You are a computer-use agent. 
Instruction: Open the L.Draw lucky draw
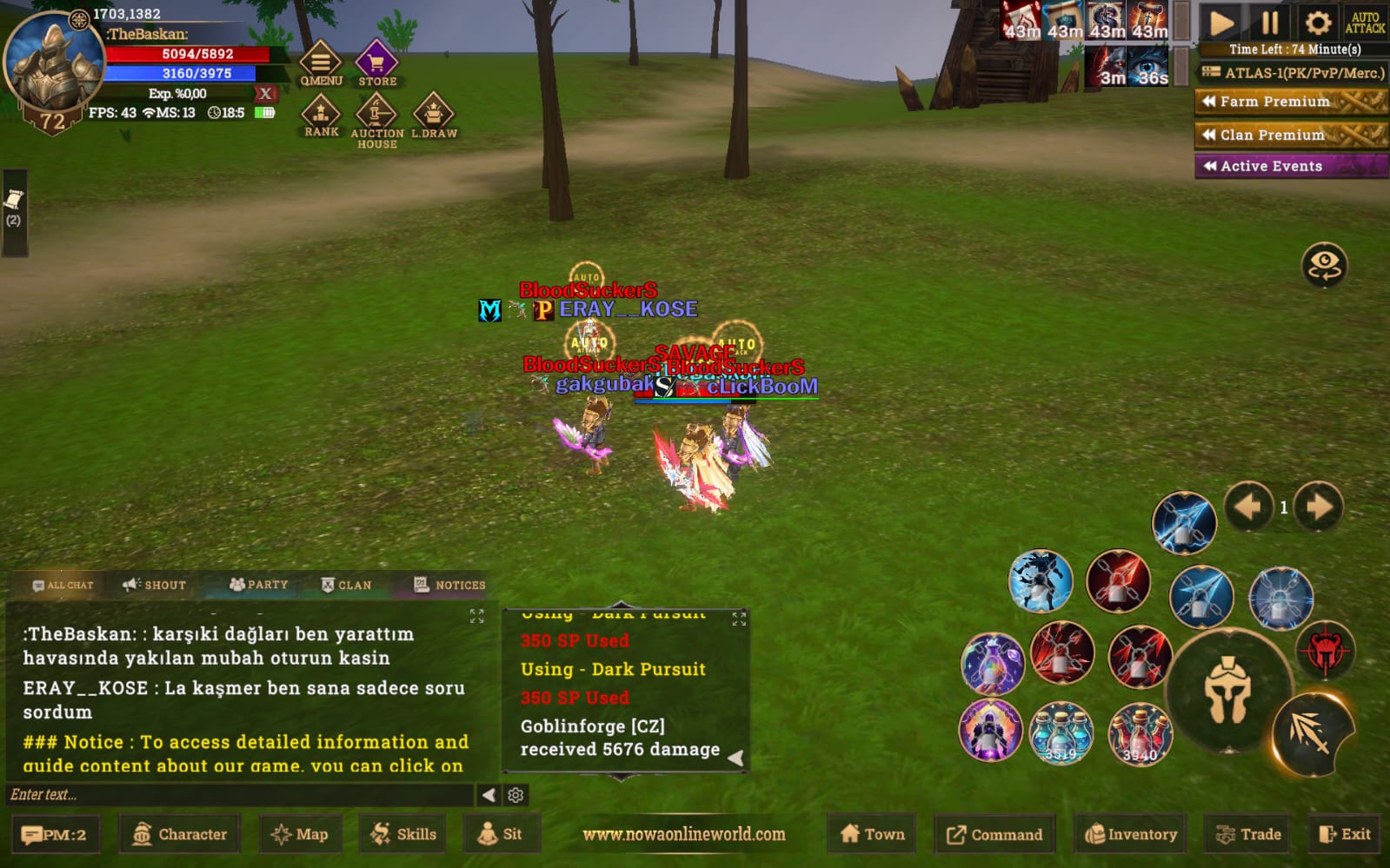click(x=433, y=116)
